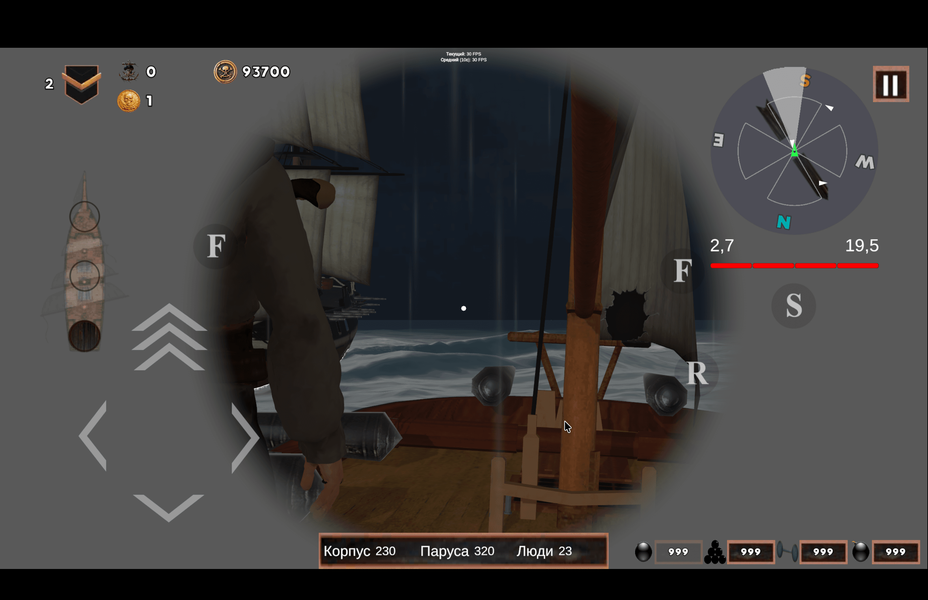Select the single cannonball ammo

644,552
